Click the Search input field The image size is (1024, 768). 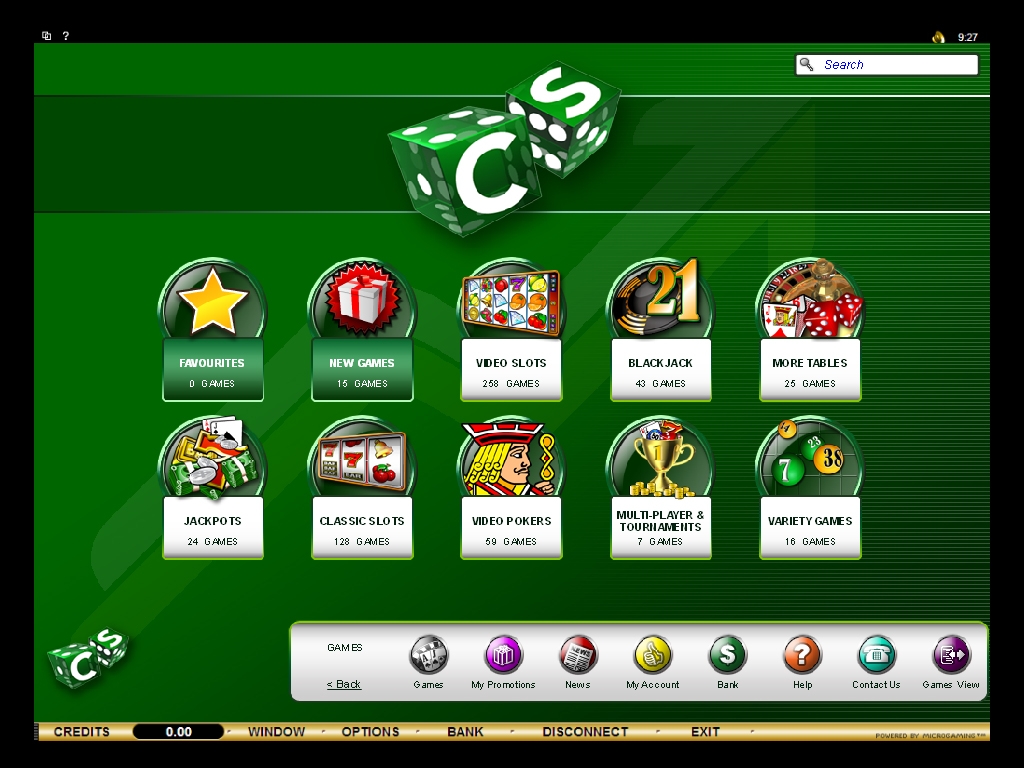[897, 65]
